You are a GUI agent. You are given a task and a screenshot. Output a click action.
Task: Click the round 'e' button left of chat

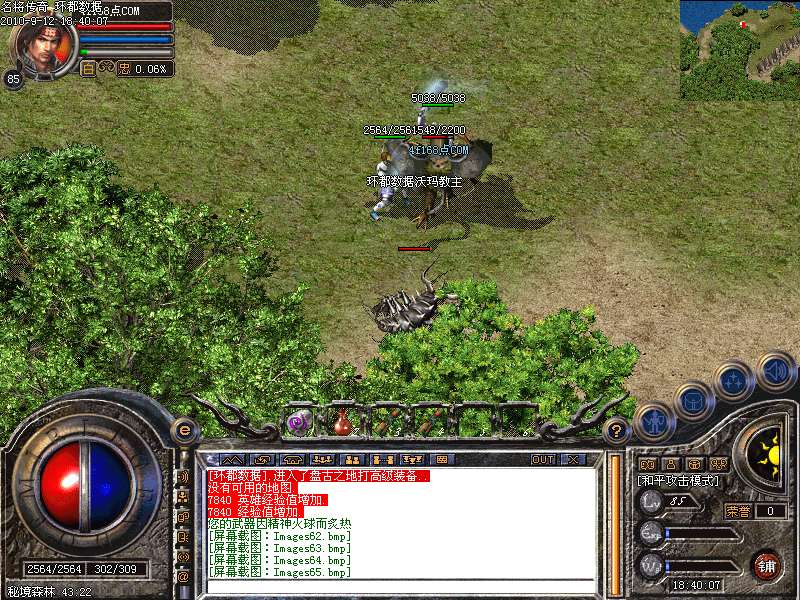[x=184, y=430]
